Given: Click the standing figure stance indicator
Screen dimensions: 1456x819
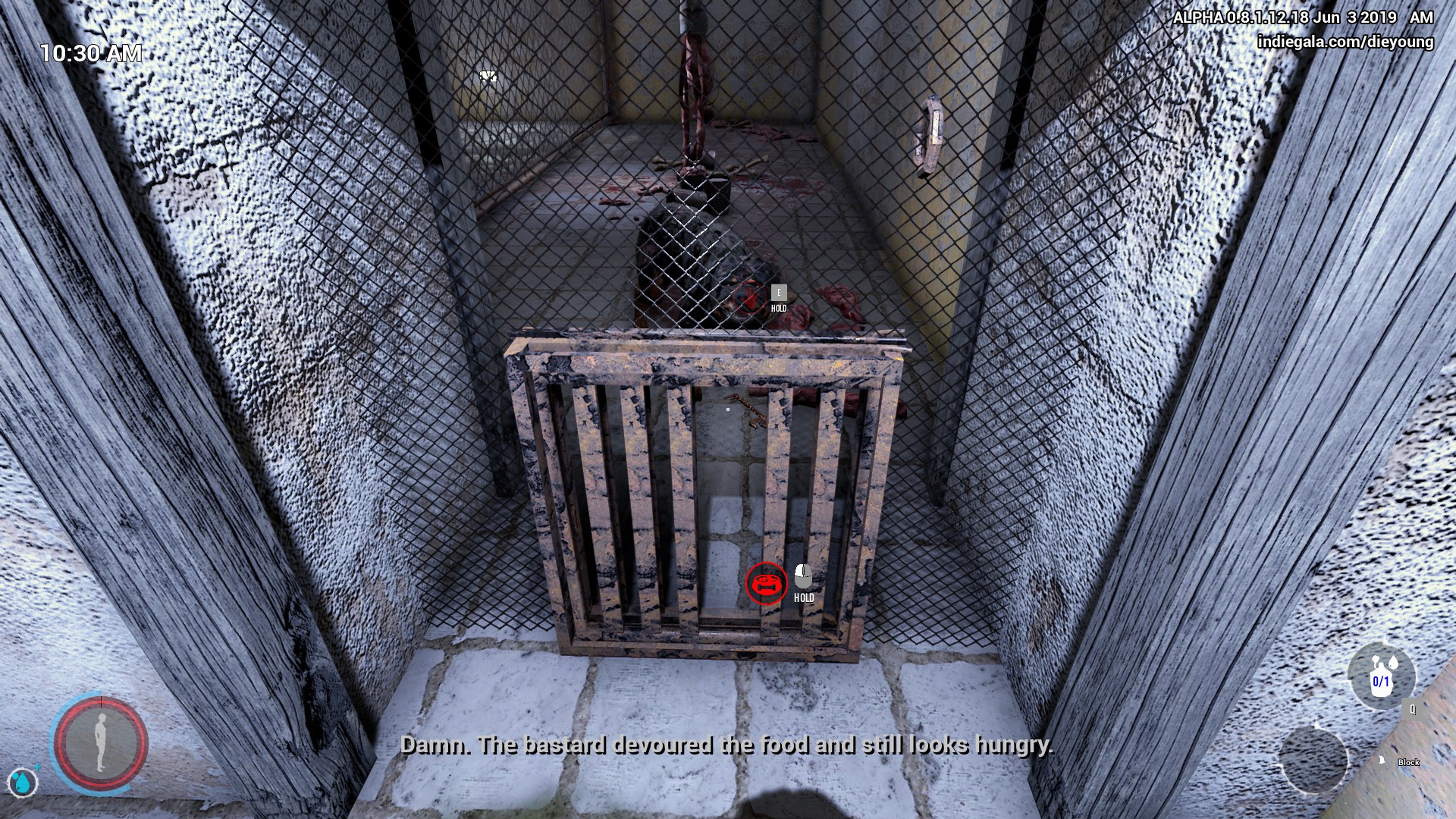Looking at the screenshot, I should (x=99, y=742).
